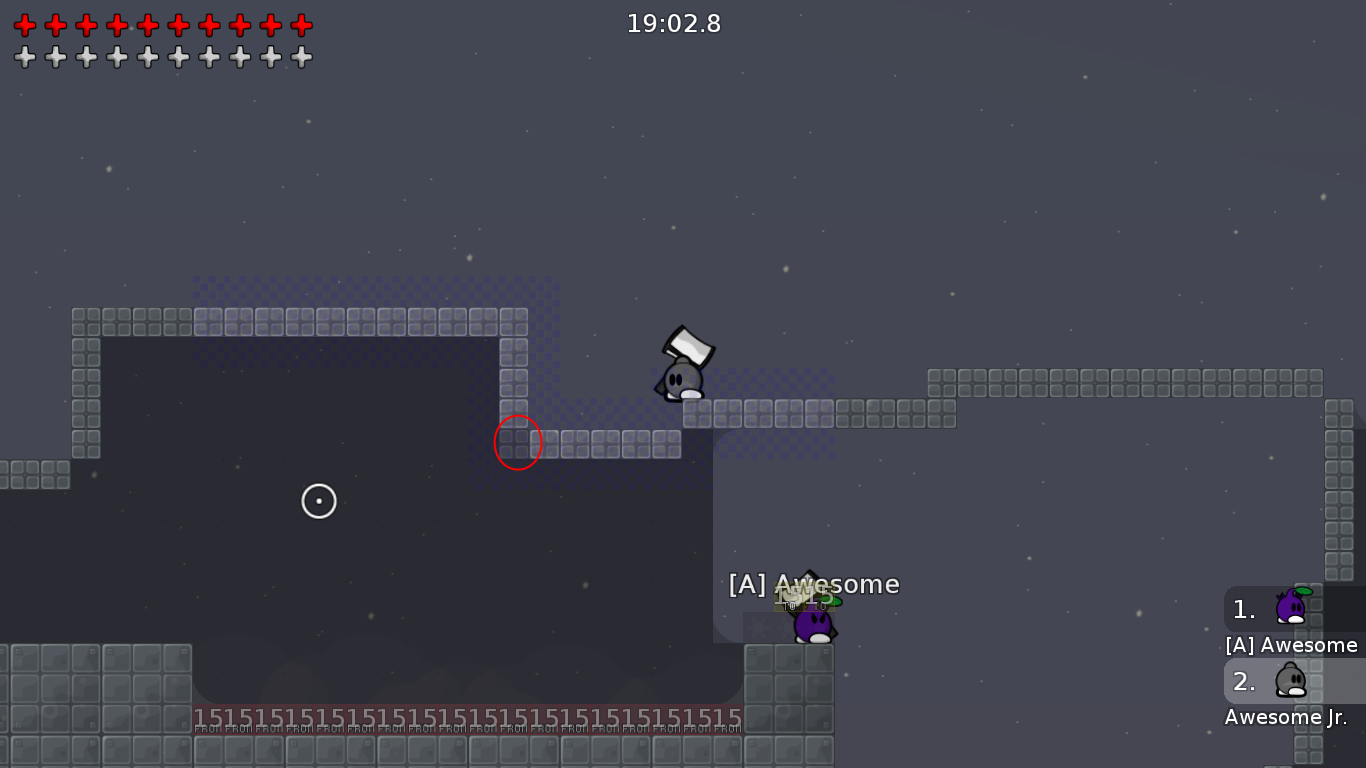
Task: Select the purple avatar next to rank 1
Action: (1290, 608)
